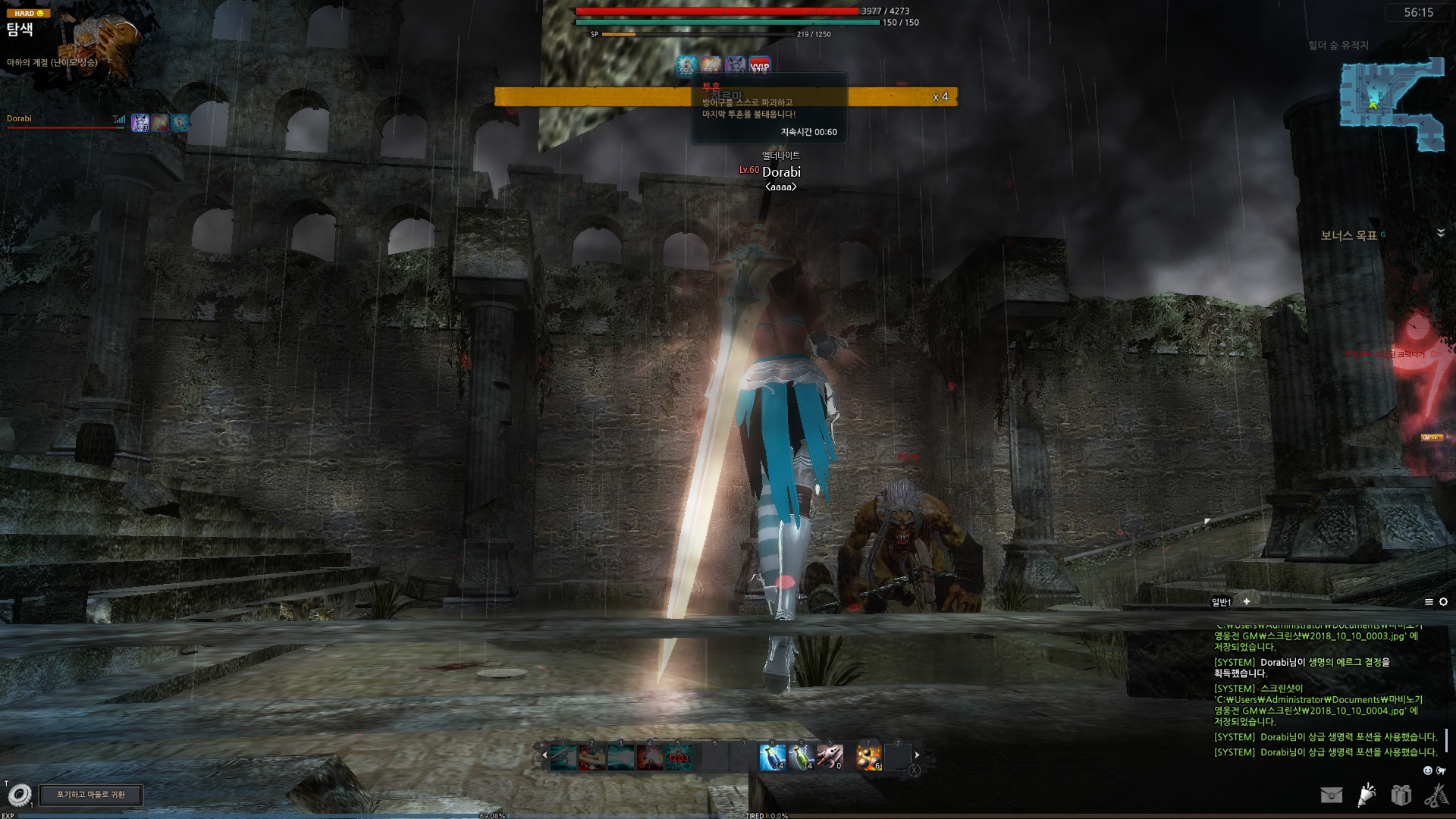Activate the skill on cooldown showing 12:33
The height and width of the screenshot is (819, 1456).
point(678,757)
